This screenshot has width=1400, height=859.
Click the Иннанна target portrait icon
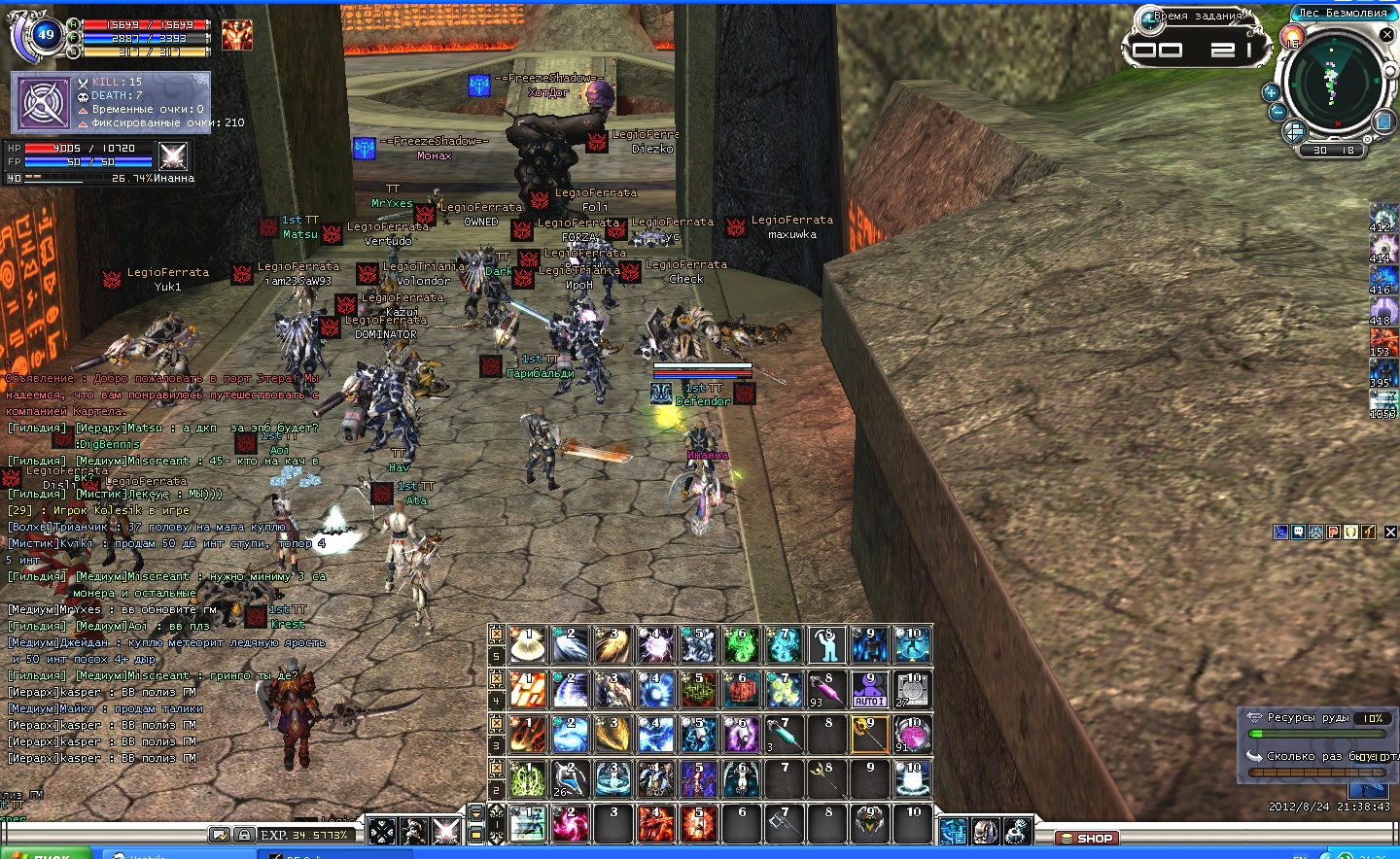(x=172, y=155)
